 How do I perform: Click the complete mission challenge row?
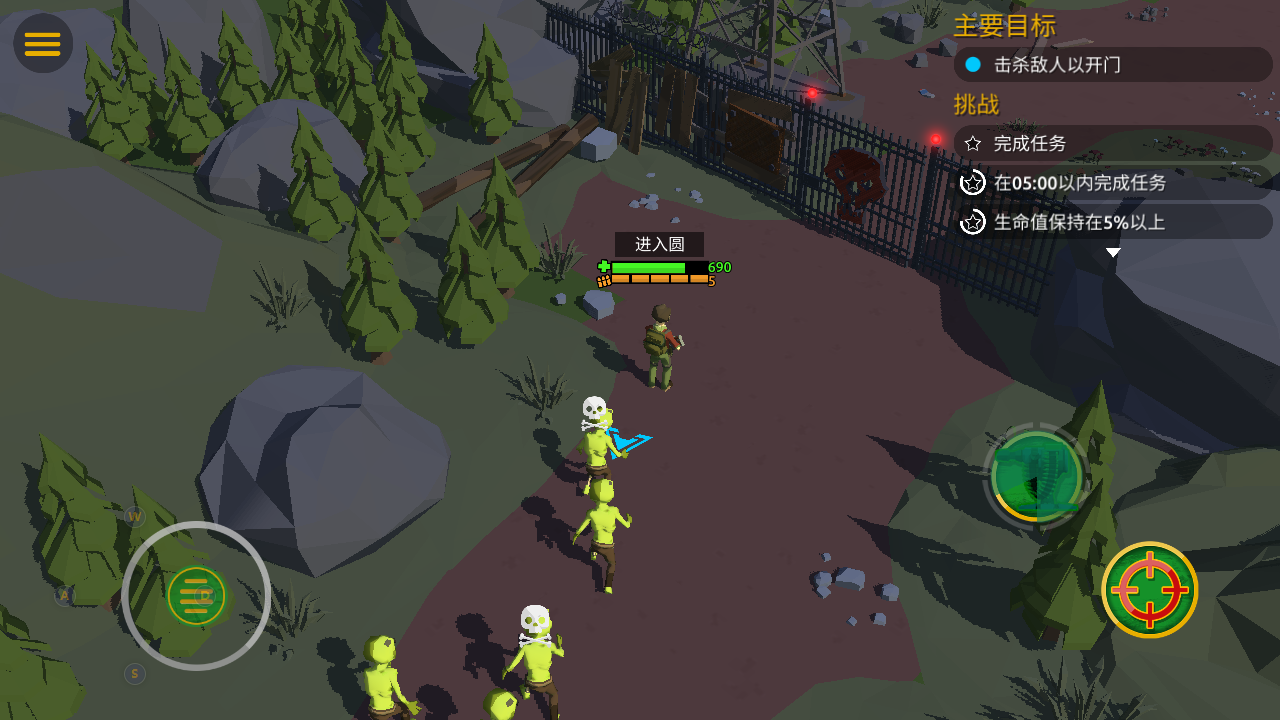point(1112,143)
